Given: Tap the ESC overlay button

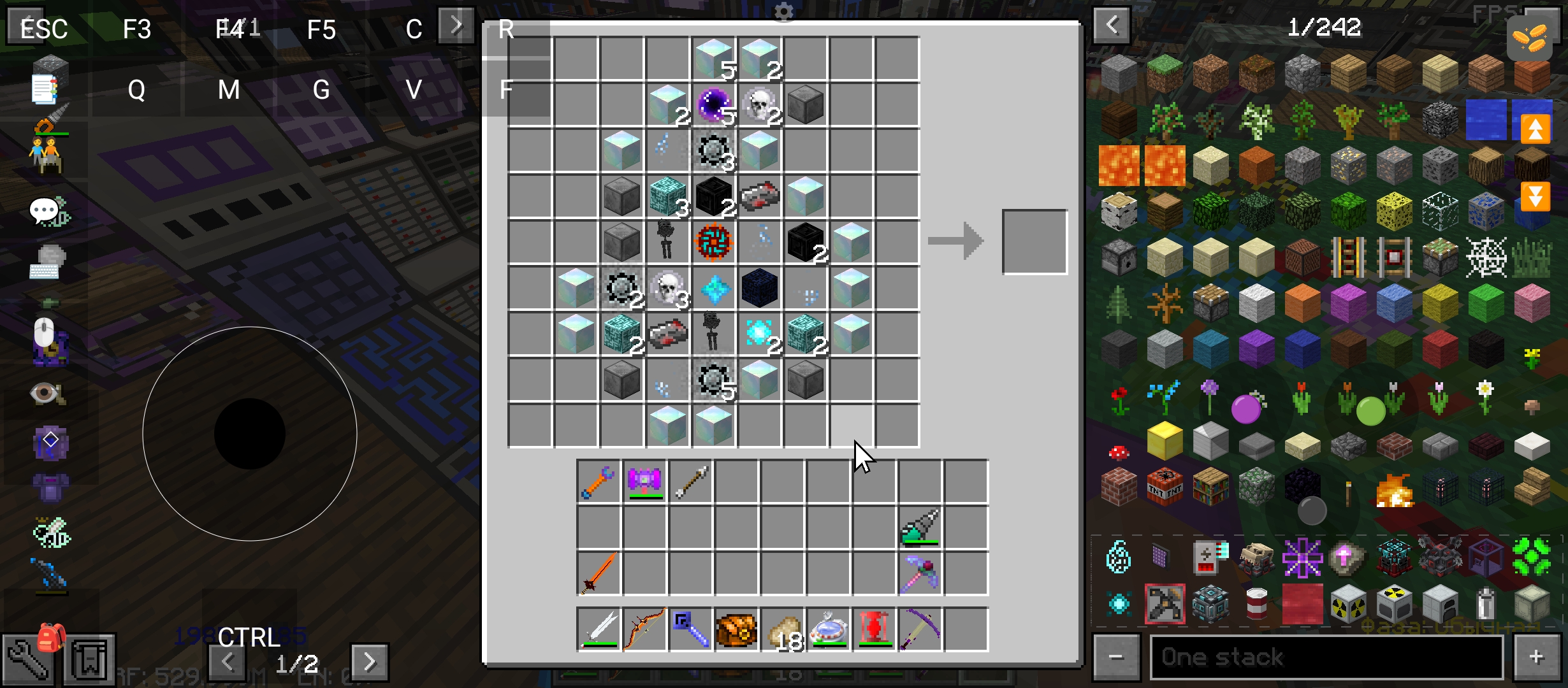Looking at the screenshot, I should click(43, 29).
